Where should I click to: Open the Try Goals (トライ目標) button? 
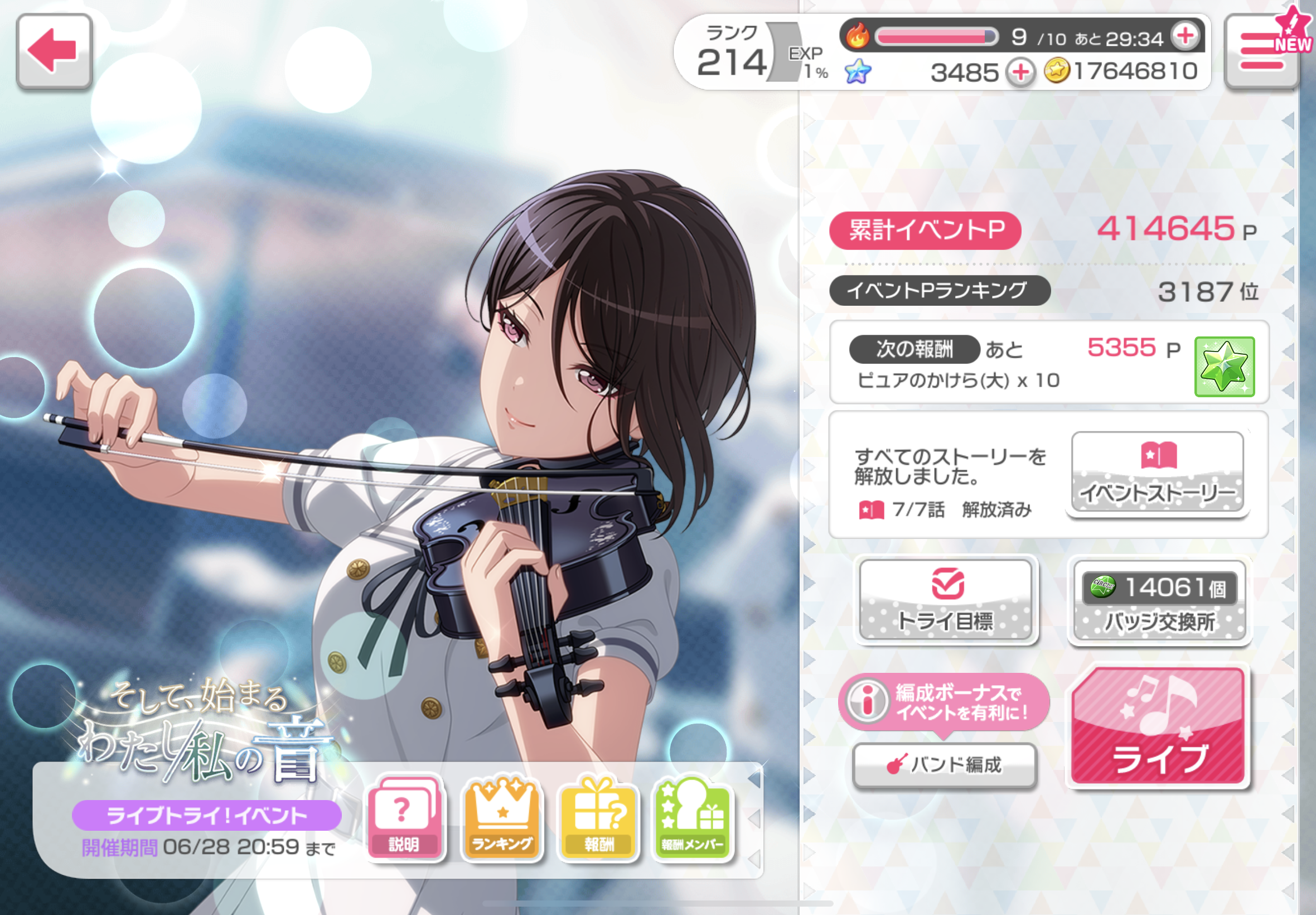click(x=946, y=600)
